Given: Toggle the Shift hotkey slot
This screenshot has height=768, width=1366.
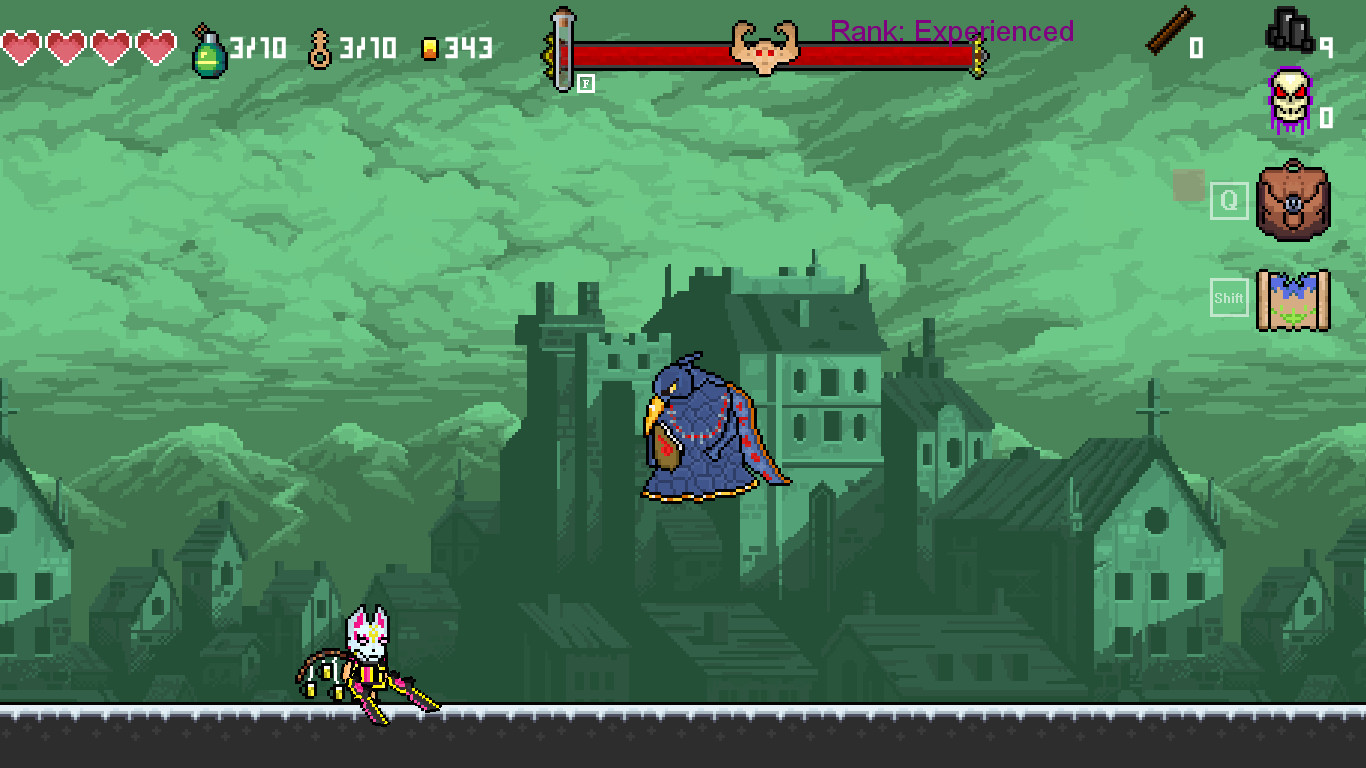Looking at the screenshot, I should [x=1228, y=297].
